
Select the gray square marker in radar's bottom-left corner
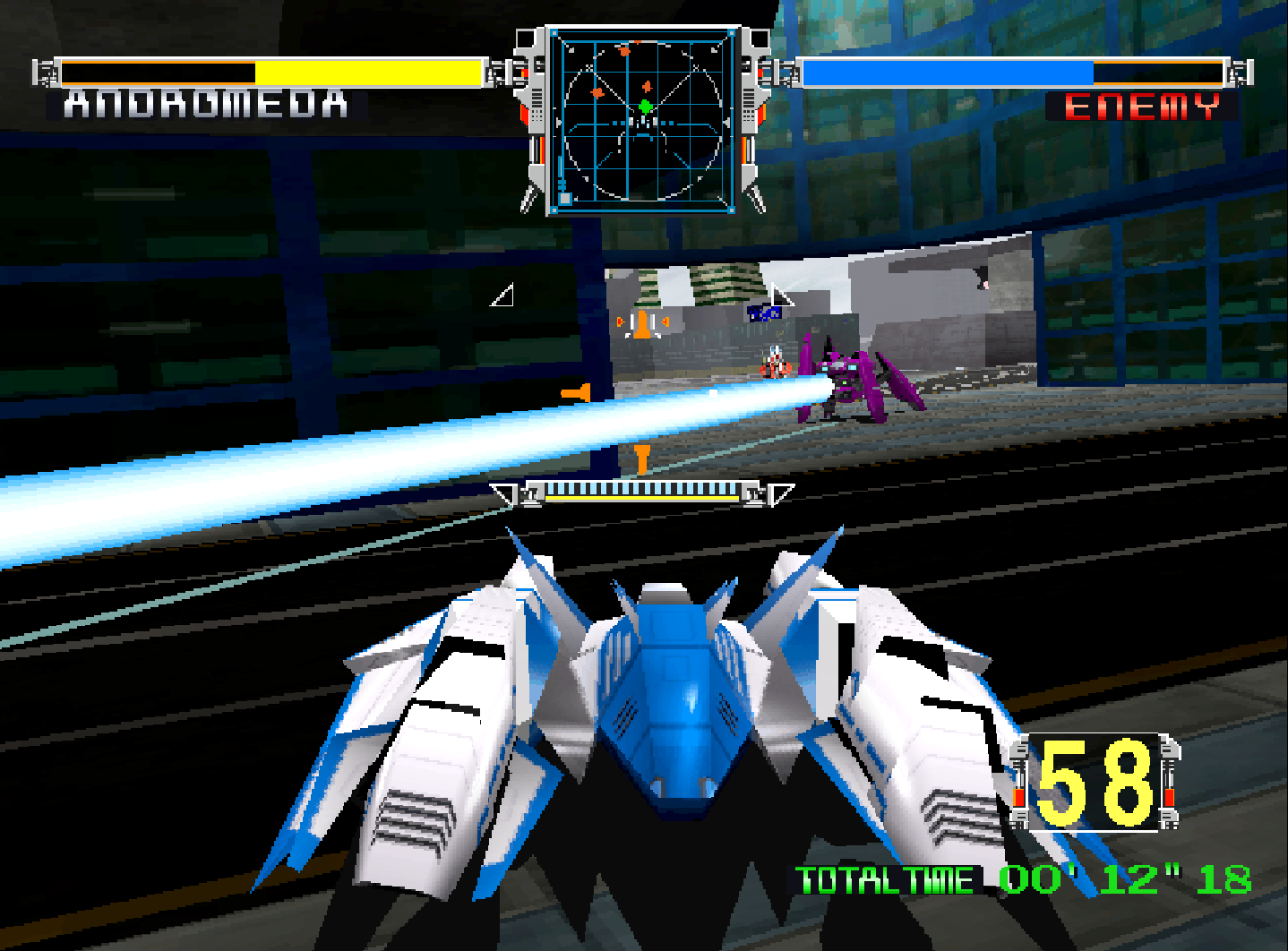(565, 197)
